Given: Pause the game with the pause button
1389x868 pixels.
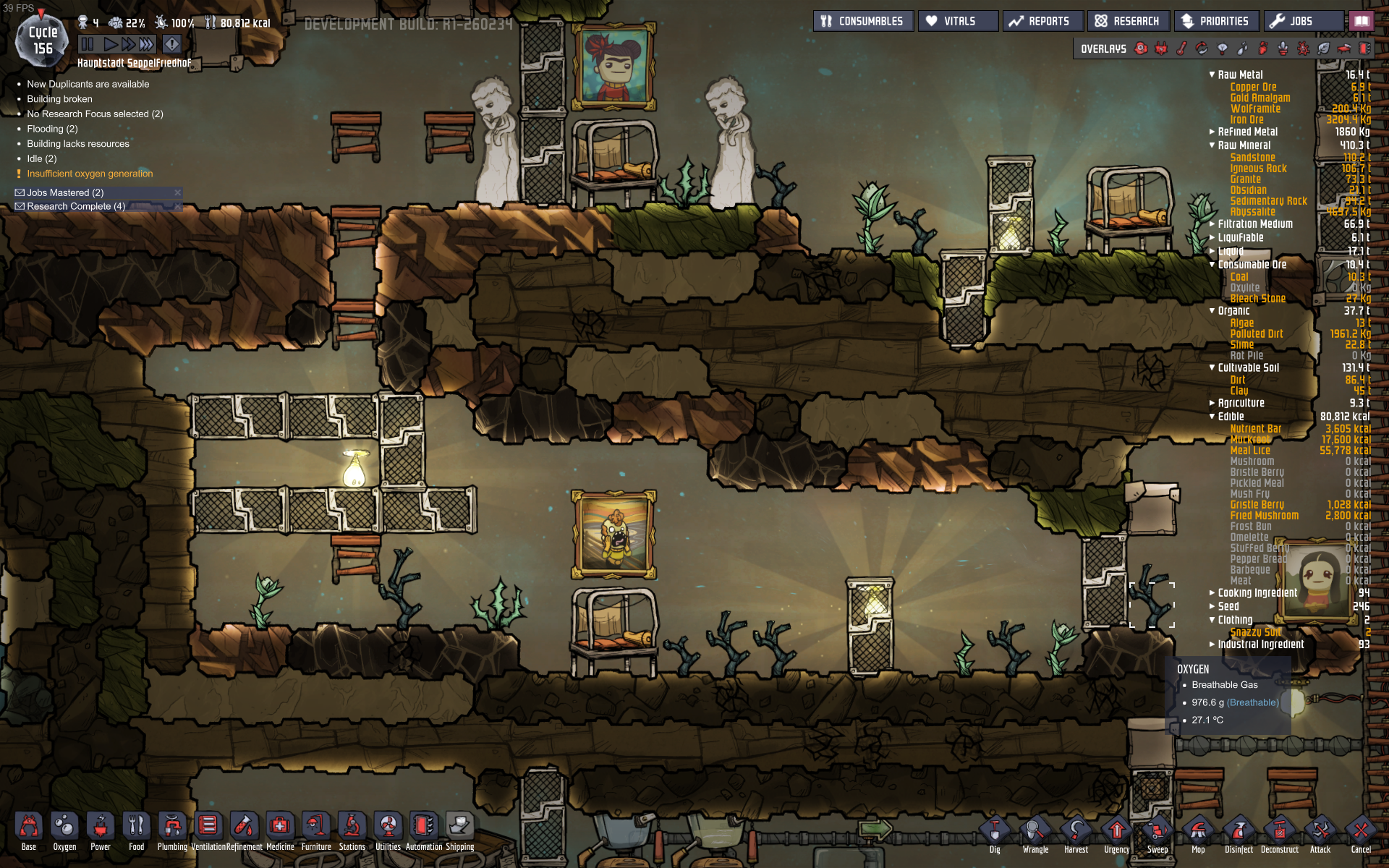Looking at the screenshot, I should click(x=88, y=44).
